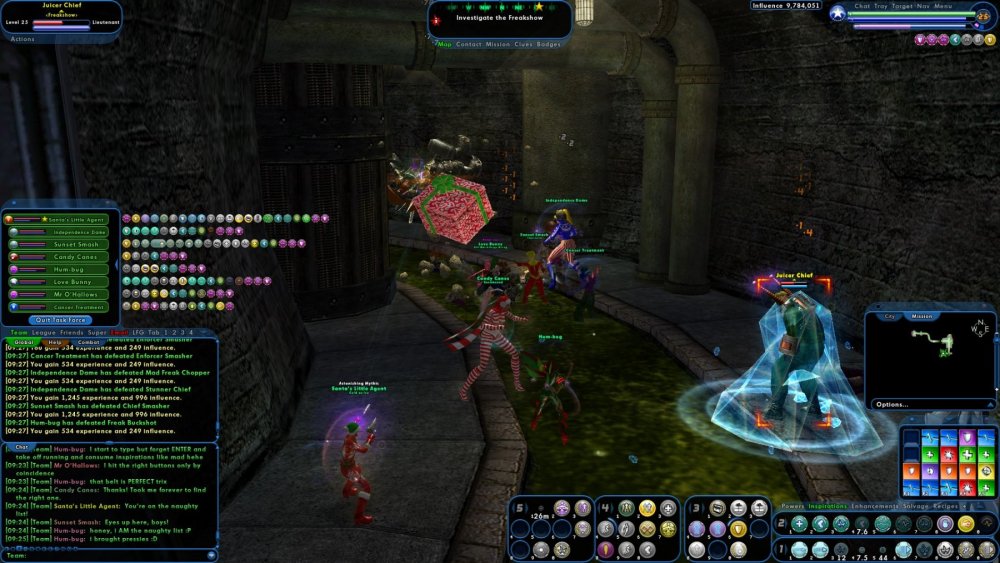This screenshot has width=1000, height=563.
Task: Open the minimap Options menu
Action: point(890,405)
